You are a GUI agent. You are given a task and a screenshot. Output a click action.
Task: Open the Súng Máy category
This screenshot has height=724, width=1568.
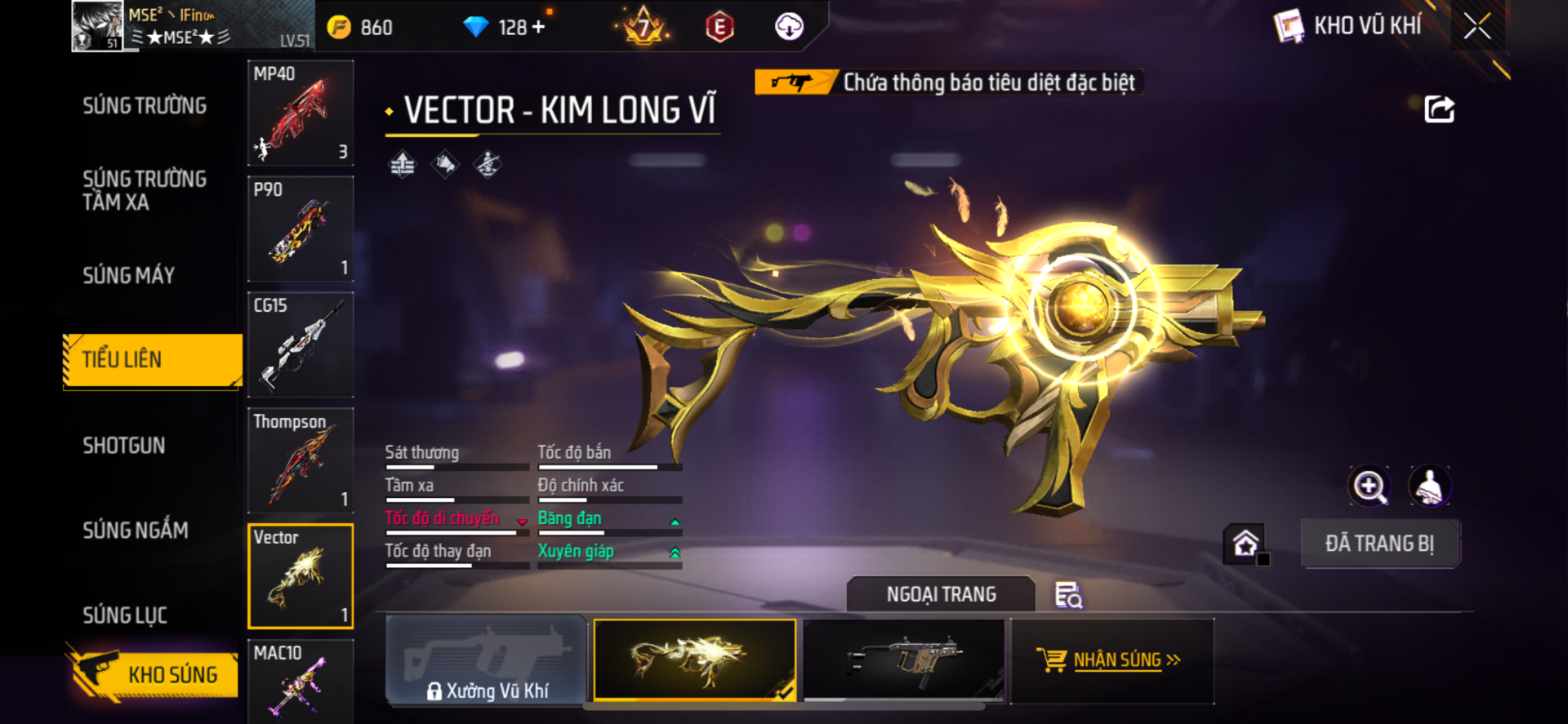pyautogui.click(x=129, y=276)
